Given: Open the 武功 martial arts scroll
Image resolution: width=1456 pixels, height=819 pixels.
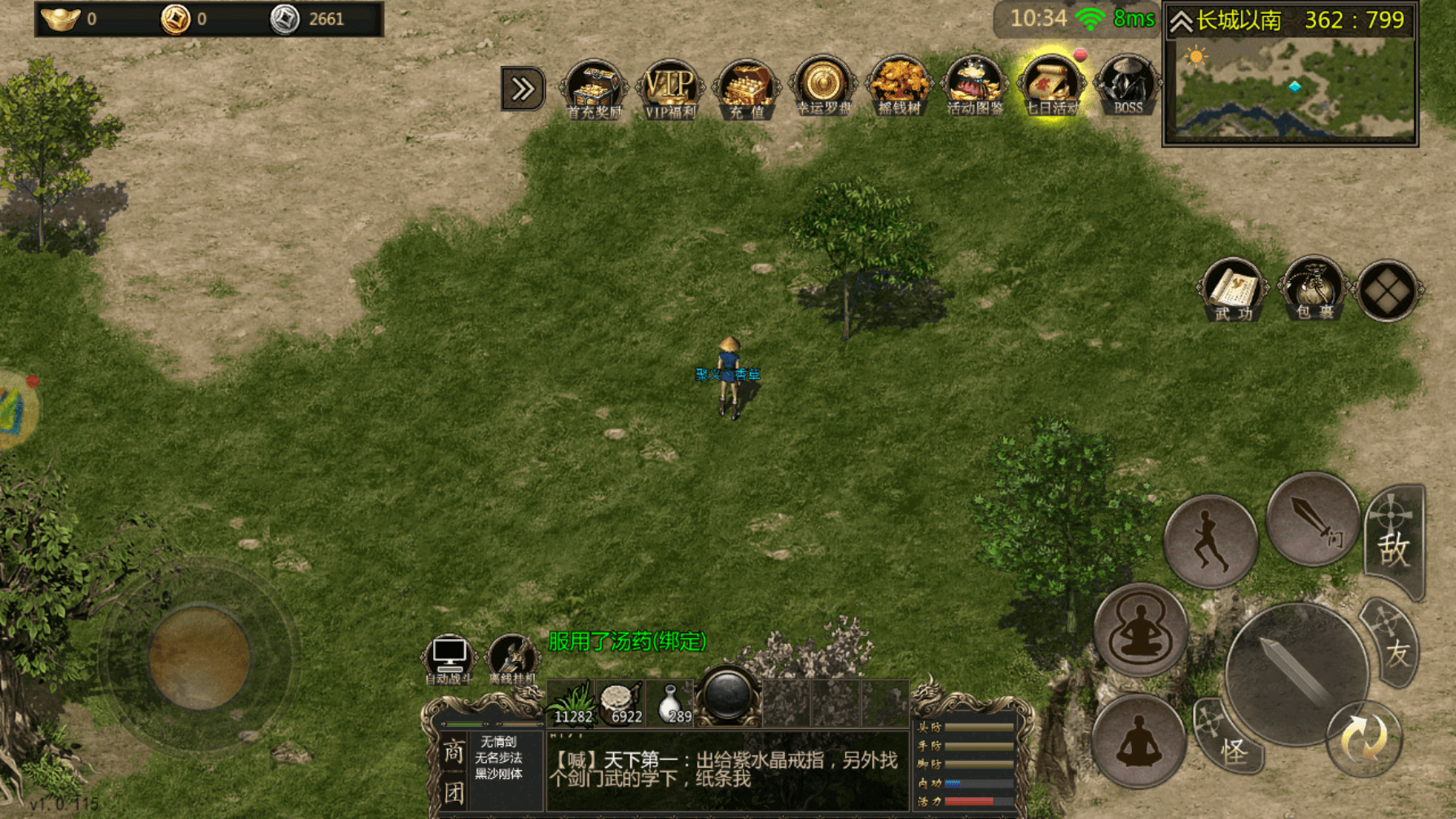Looking at the screenshot, I should pyautogui.click(x=1233, y=290).
